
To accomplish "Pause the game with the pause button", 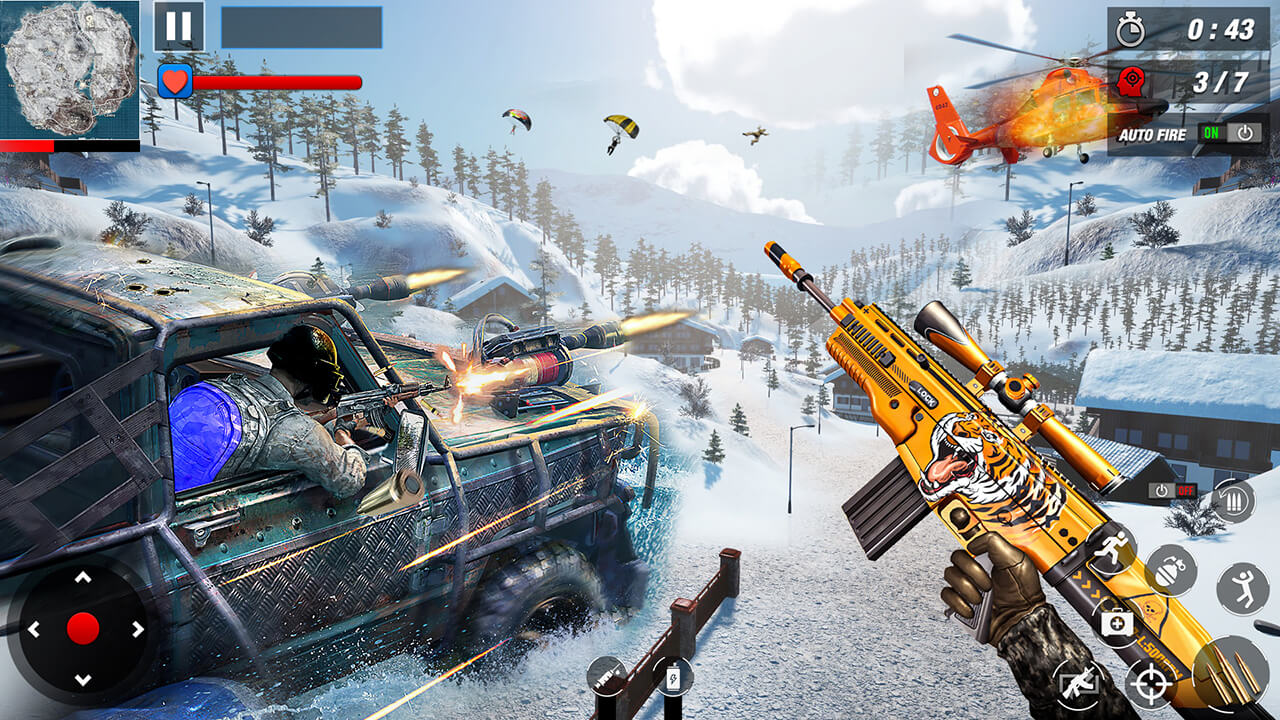I will [178, 26].
